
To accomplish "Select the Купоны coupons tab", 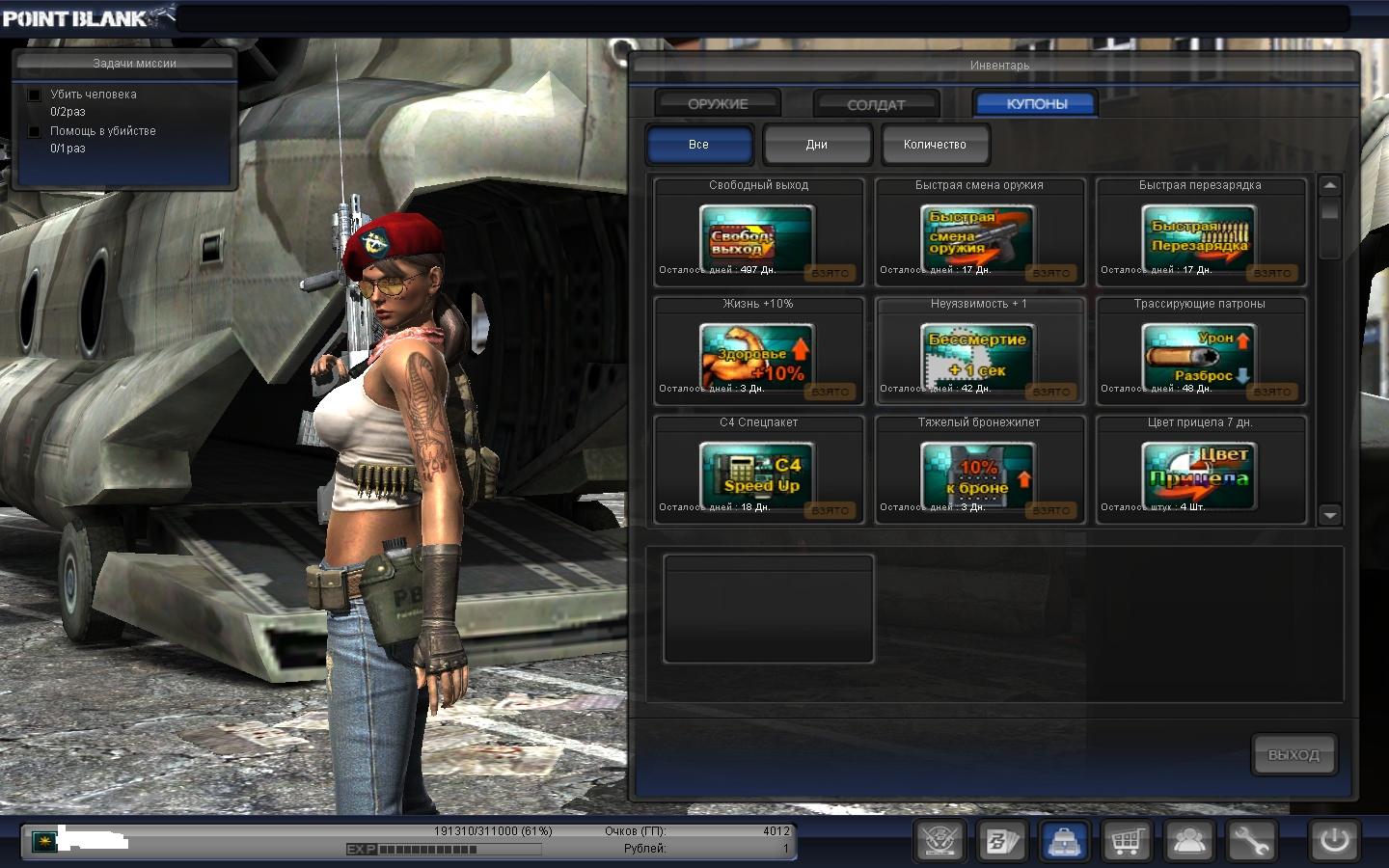I will pos(1037,103).
